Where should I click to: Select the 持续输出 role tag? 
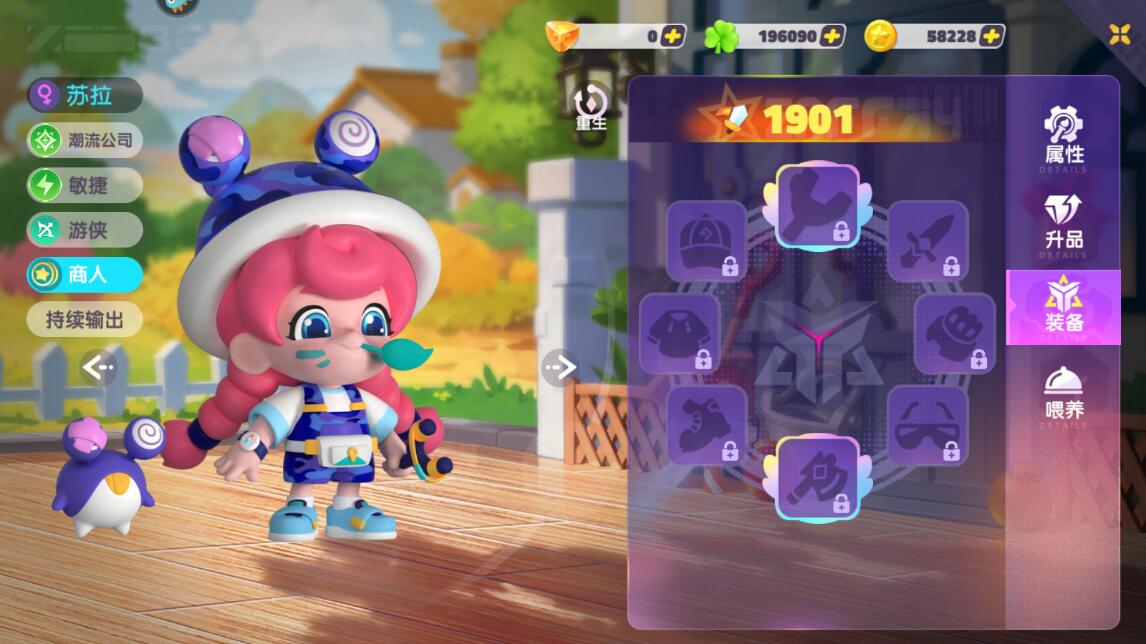coord(85,320)
